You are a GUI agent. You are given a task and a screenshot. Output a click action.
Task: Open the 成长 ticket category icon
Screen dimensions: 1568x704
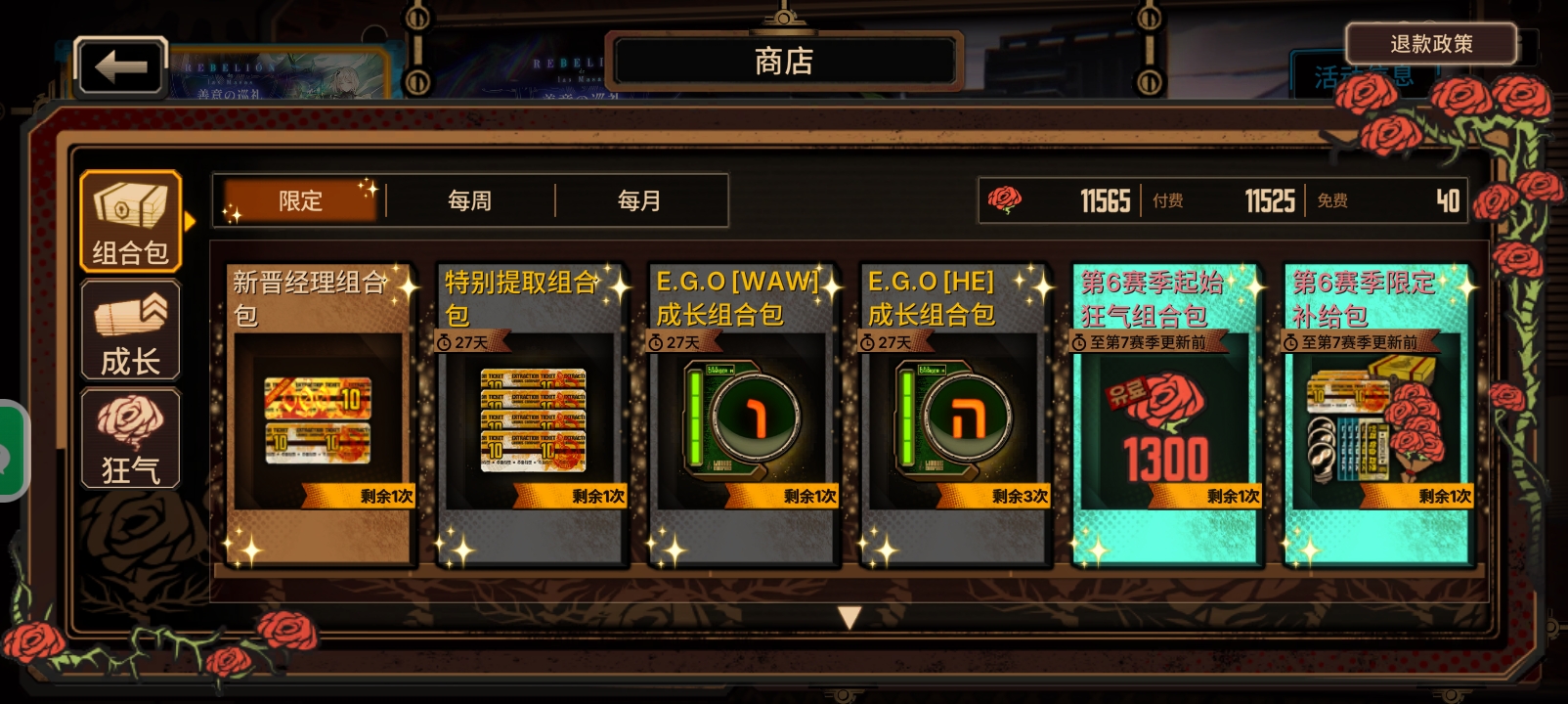pos(130,330)
